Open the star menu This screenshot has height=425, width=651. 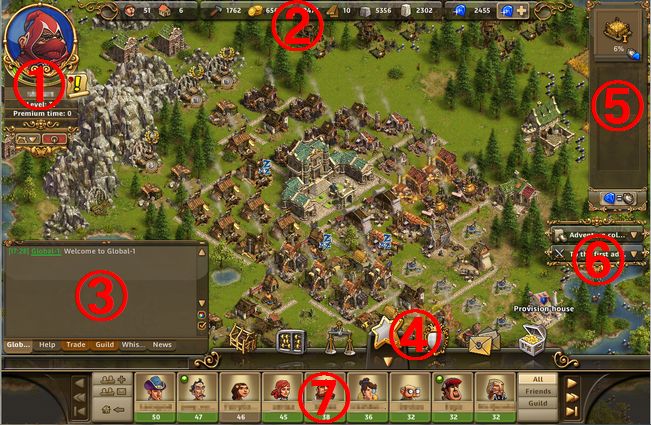385,332
